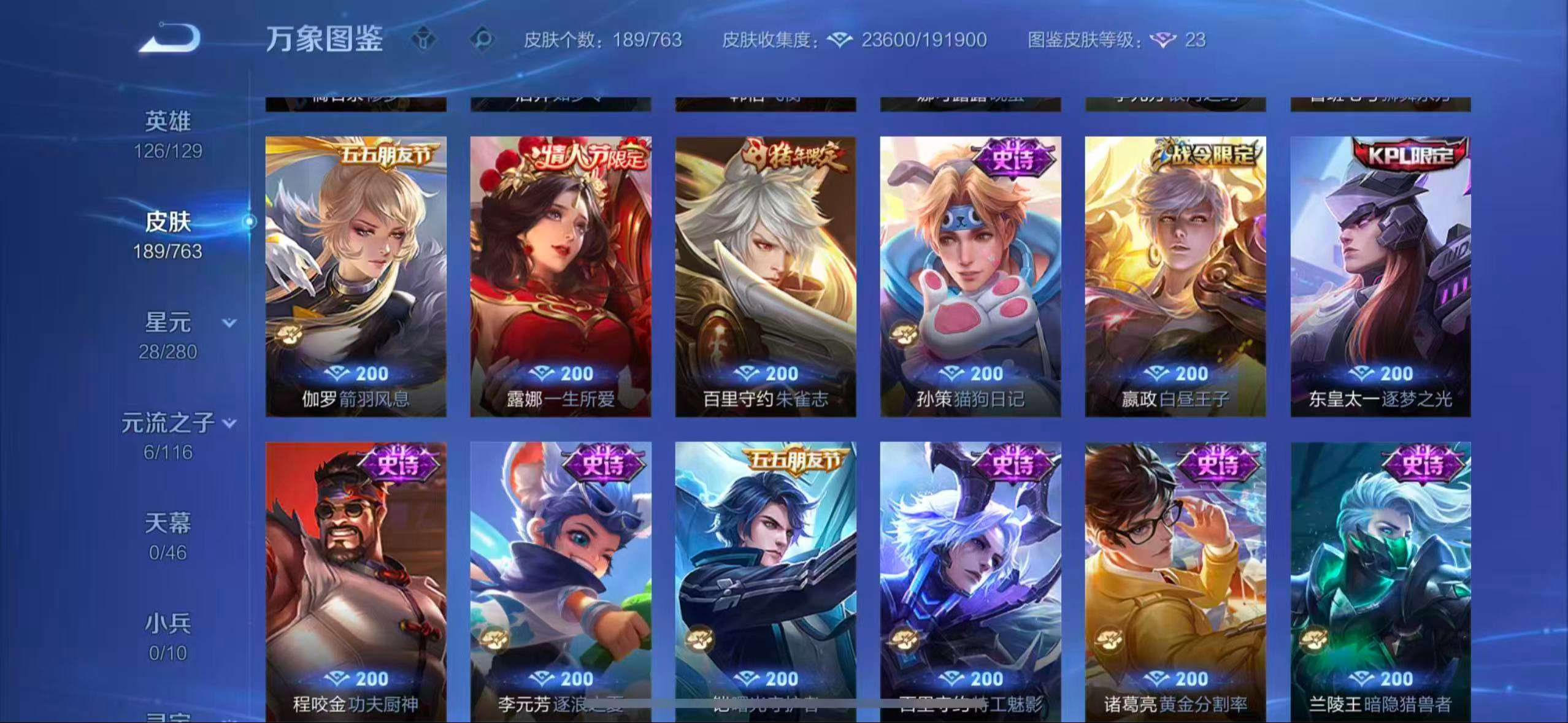
Task: Switch to the 英雄 category
Action: 168,121
